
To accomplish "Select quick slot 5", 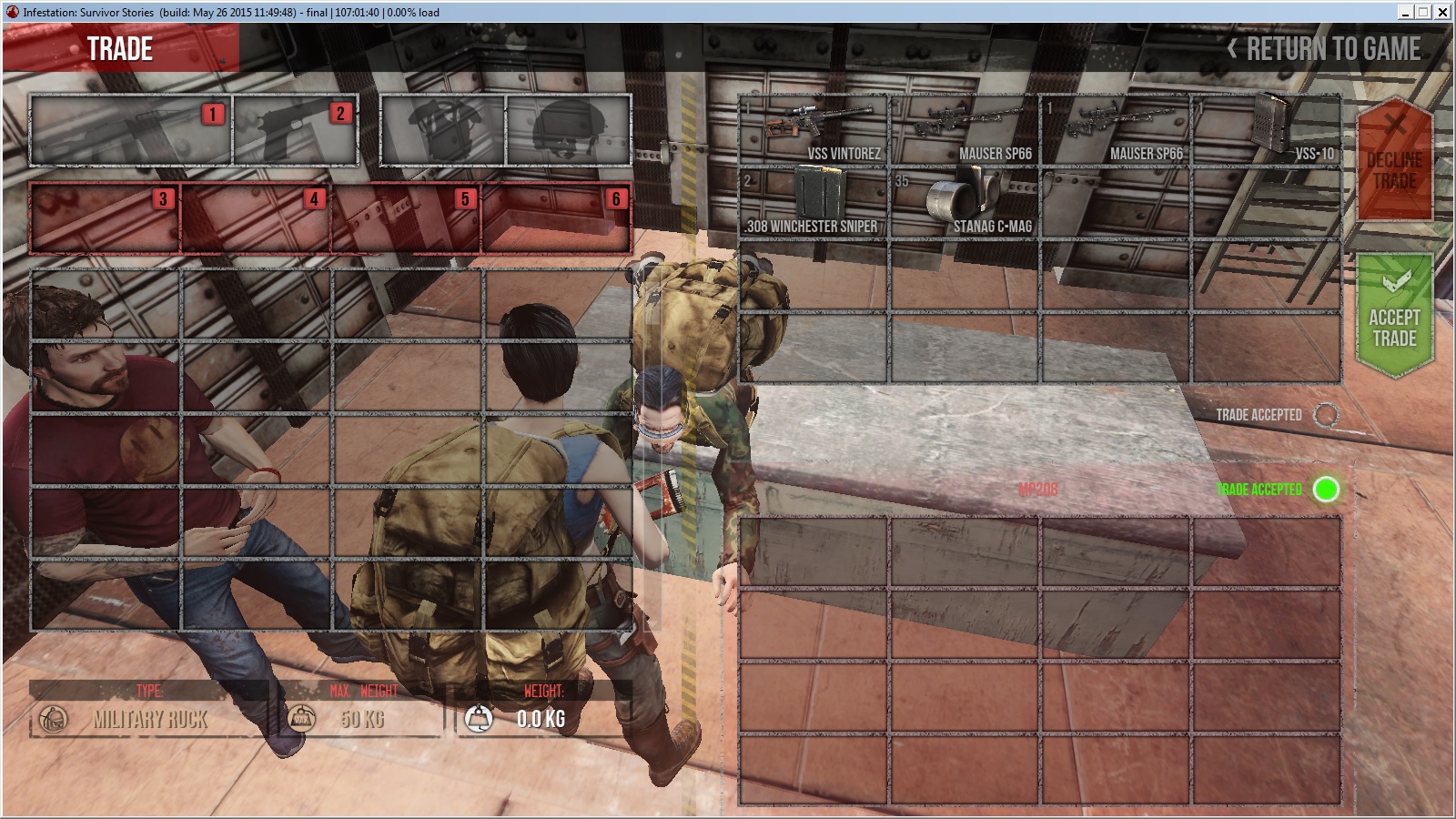I will click(407, 217).
